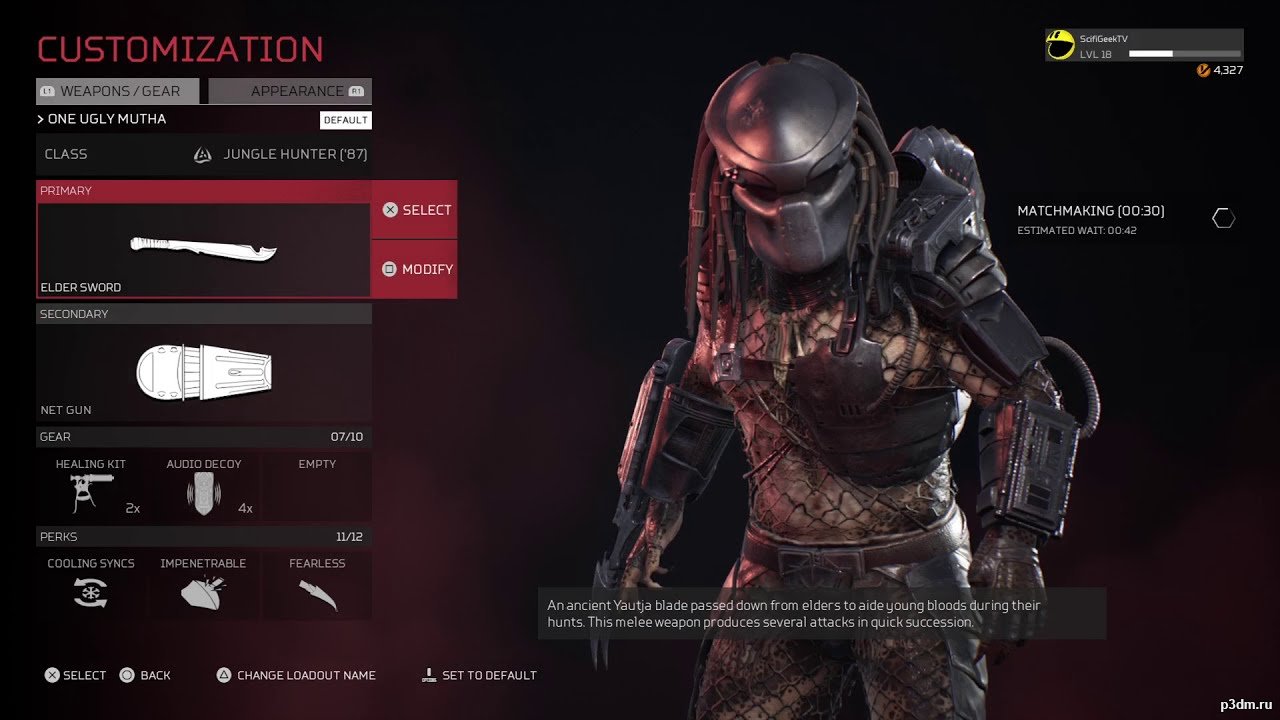Choose the Fearless perk slot

[x=317, y=585]
